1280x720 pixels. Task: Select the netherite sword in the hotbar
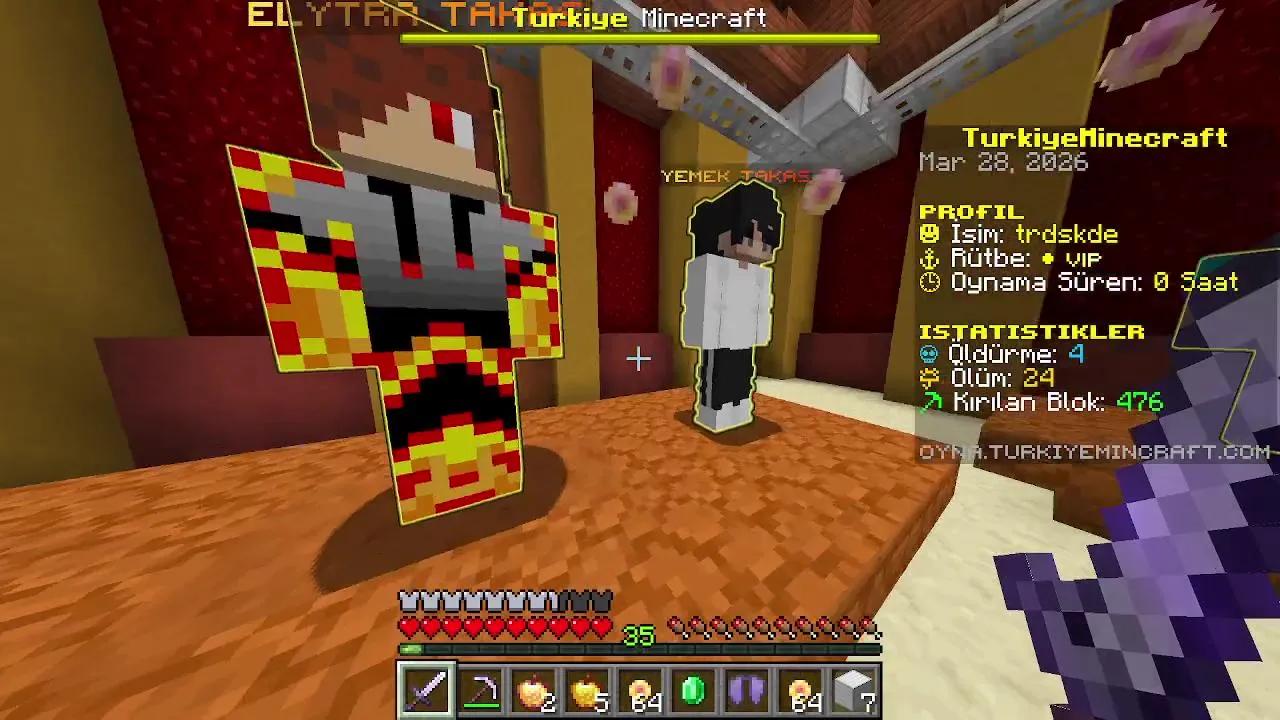425,690
